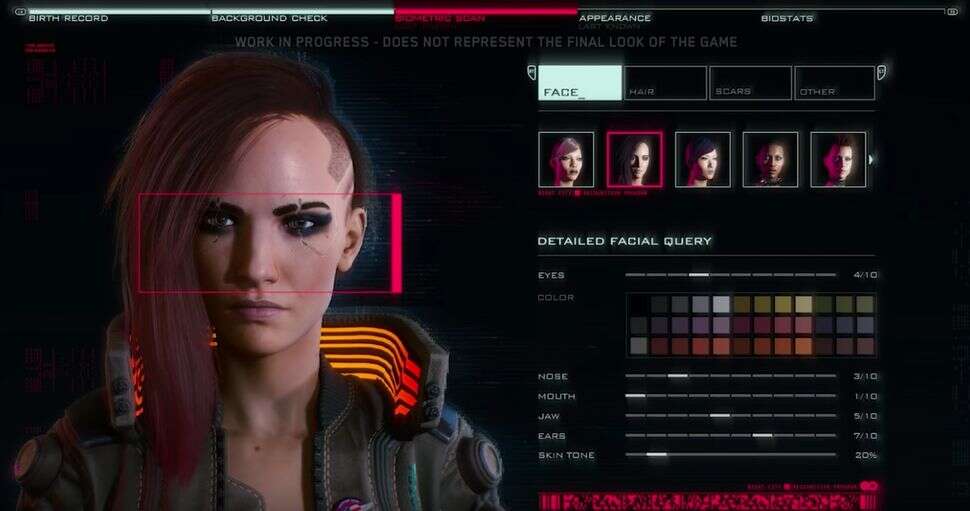Open the Scars tab

pos(750,83)
